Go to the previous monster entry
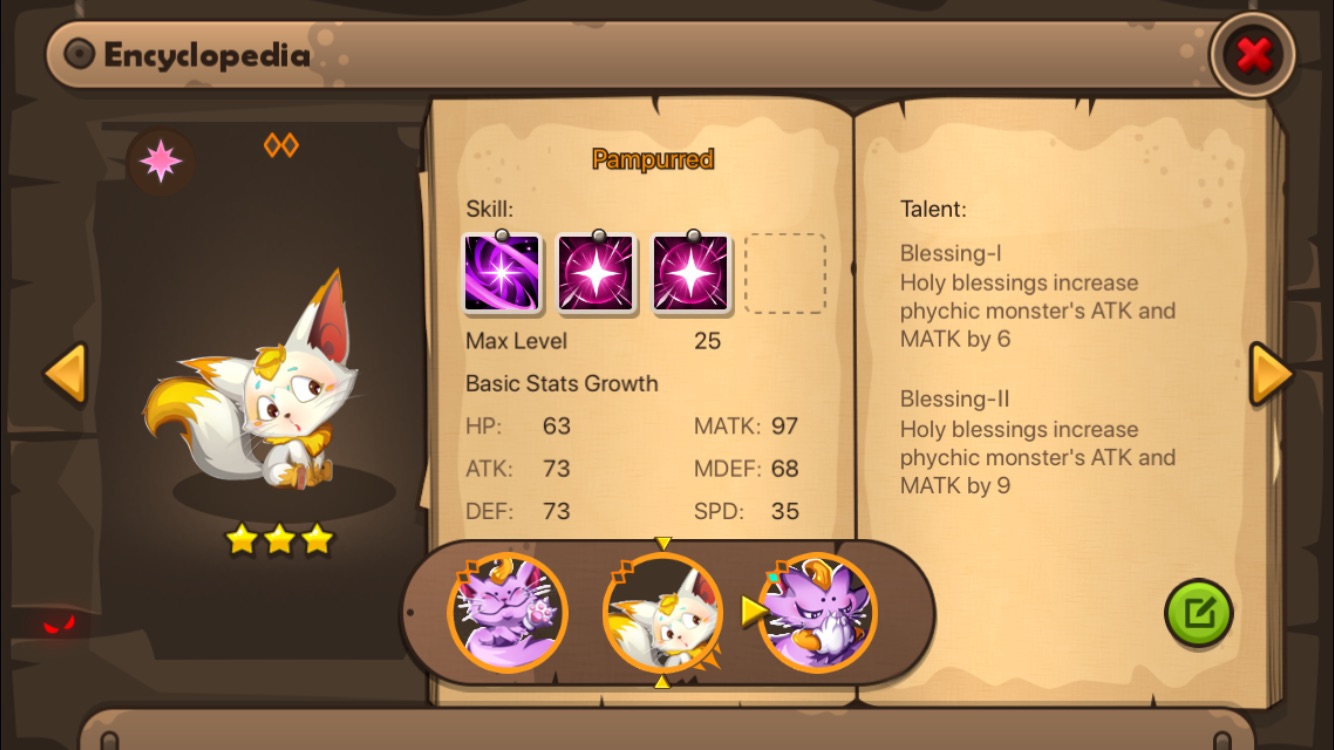 66,374
